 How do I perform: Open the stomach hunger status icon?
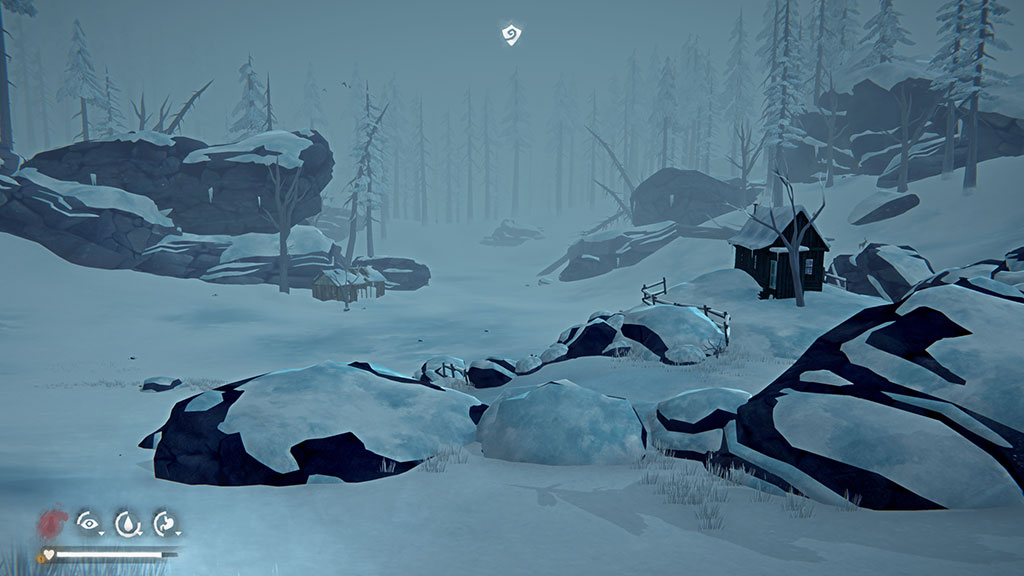pyautogui.click(x=164, y=522)
